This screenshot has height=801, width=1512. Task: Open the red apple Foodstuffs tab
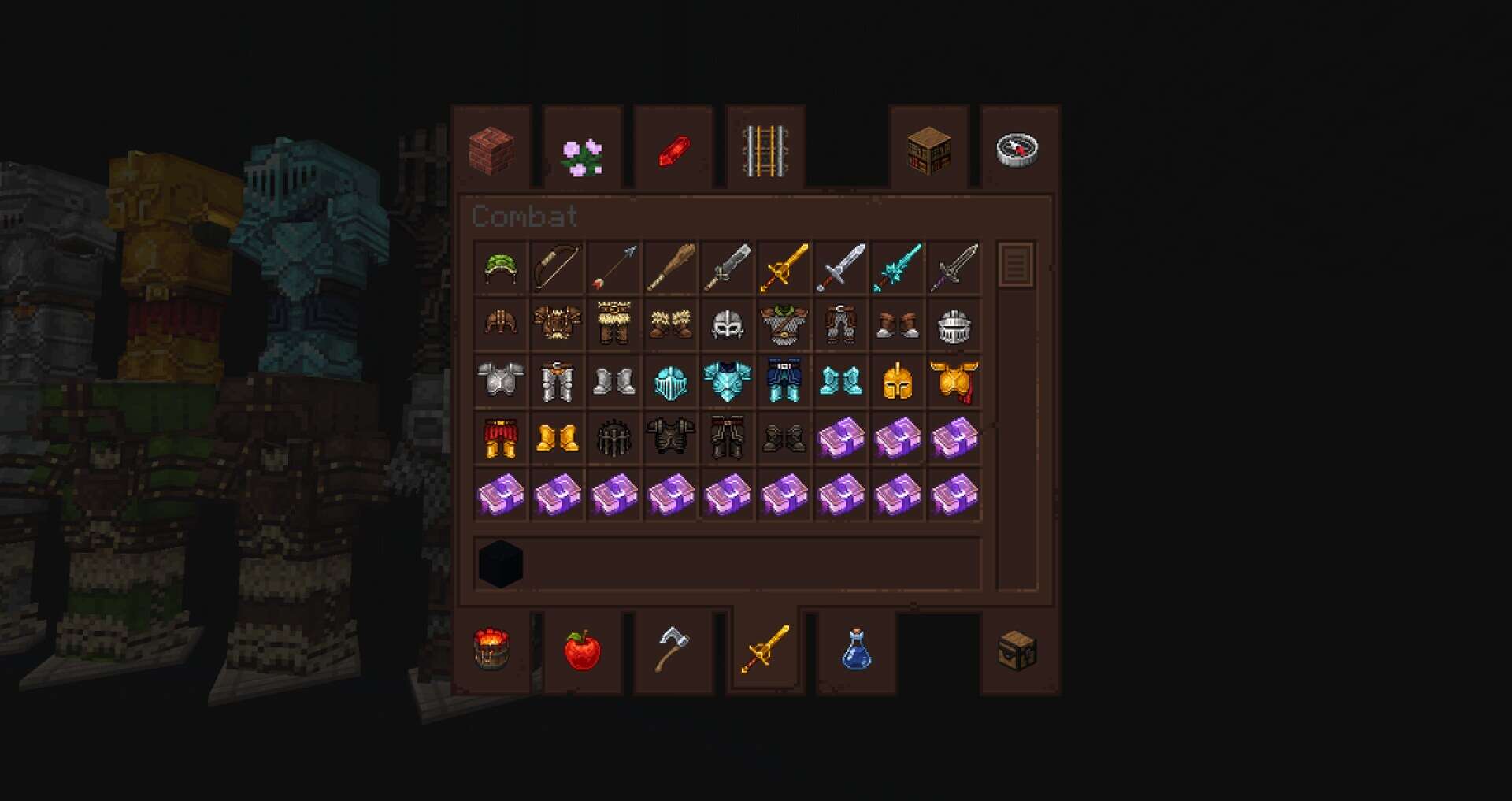click(x=583, y=650)
